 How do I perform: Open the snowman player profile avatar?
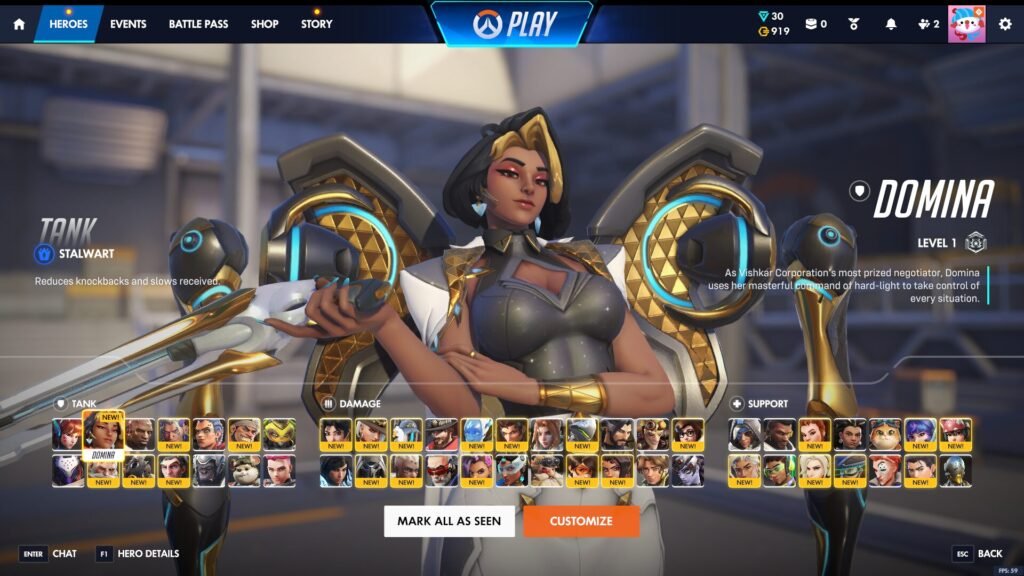[966, 23]
